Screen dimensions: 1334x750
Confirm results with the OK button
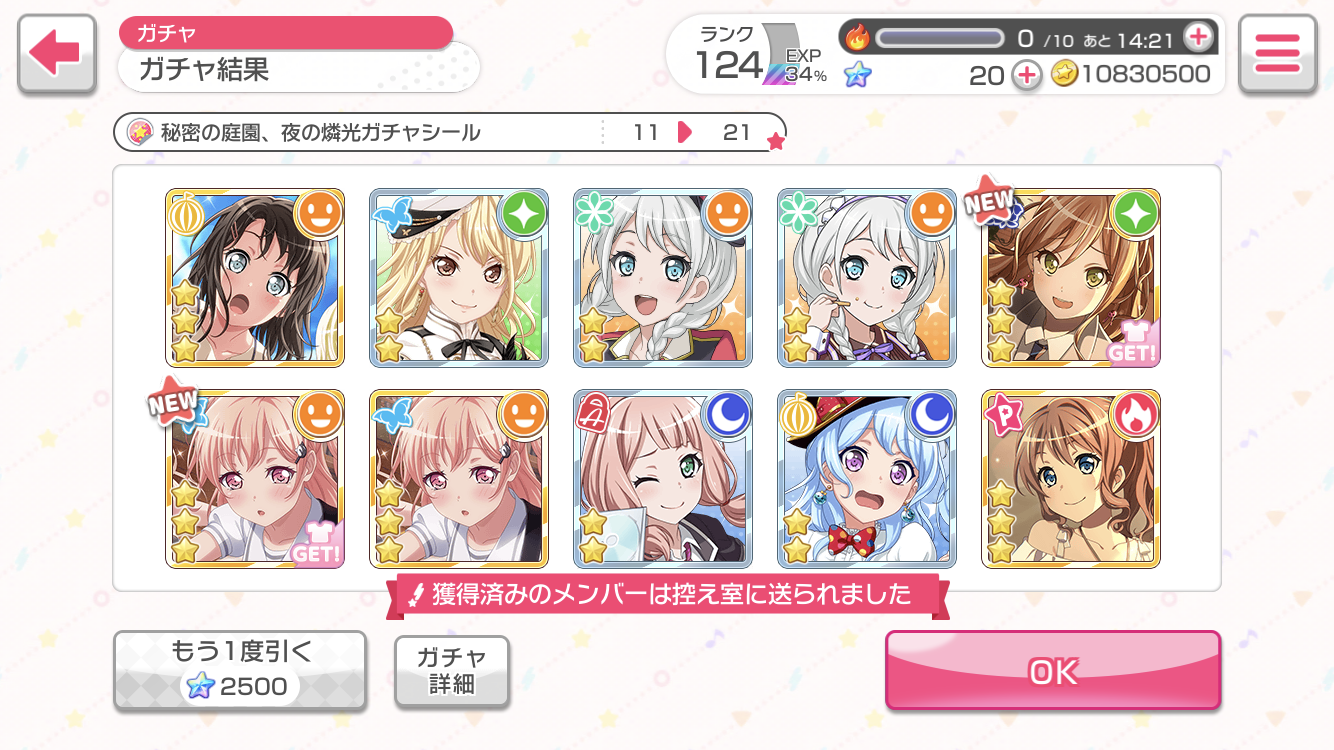coord(1053,671)
